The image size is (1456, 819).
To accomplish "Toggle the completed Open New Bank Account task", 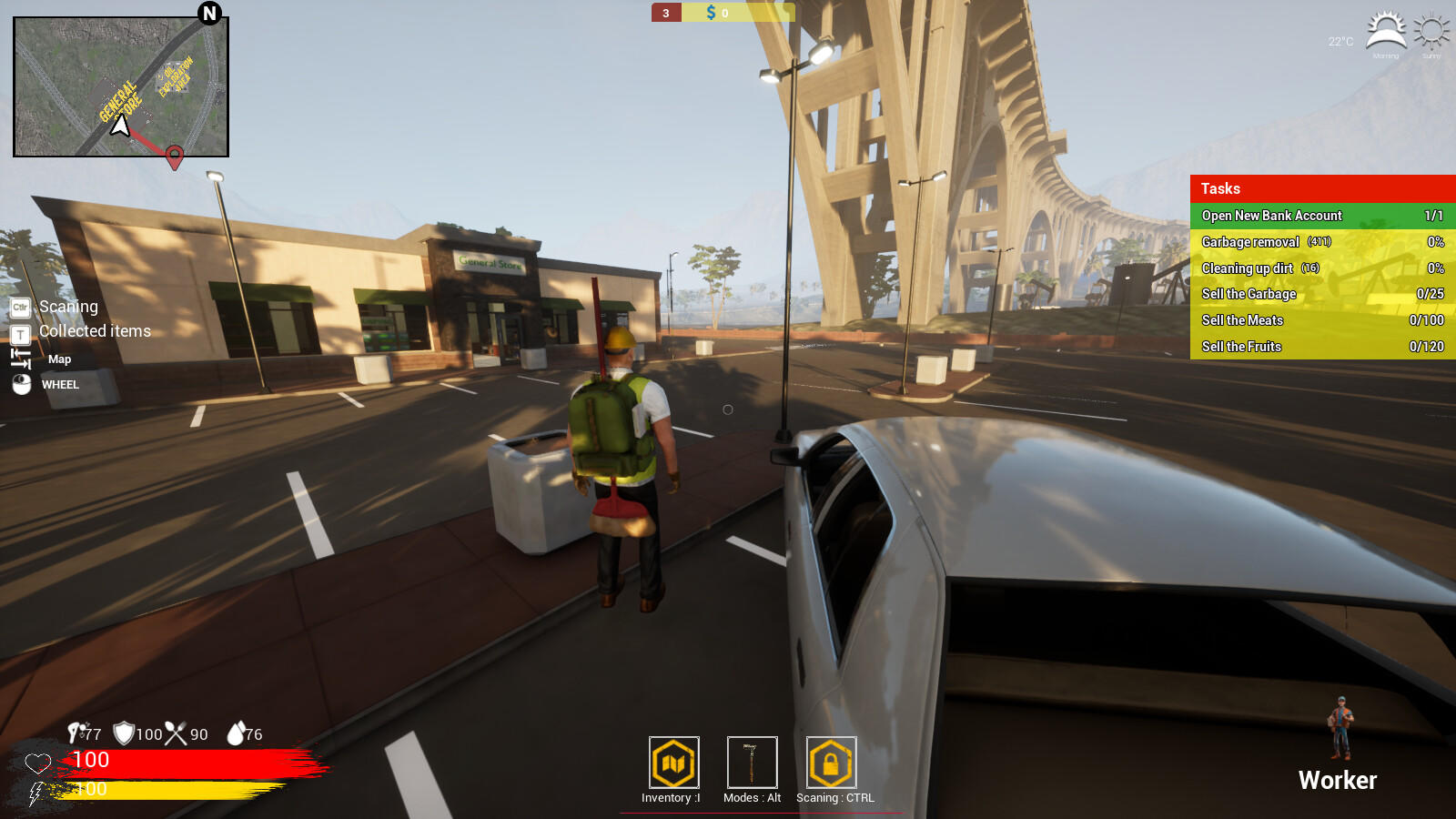I will coord(1320,216).
